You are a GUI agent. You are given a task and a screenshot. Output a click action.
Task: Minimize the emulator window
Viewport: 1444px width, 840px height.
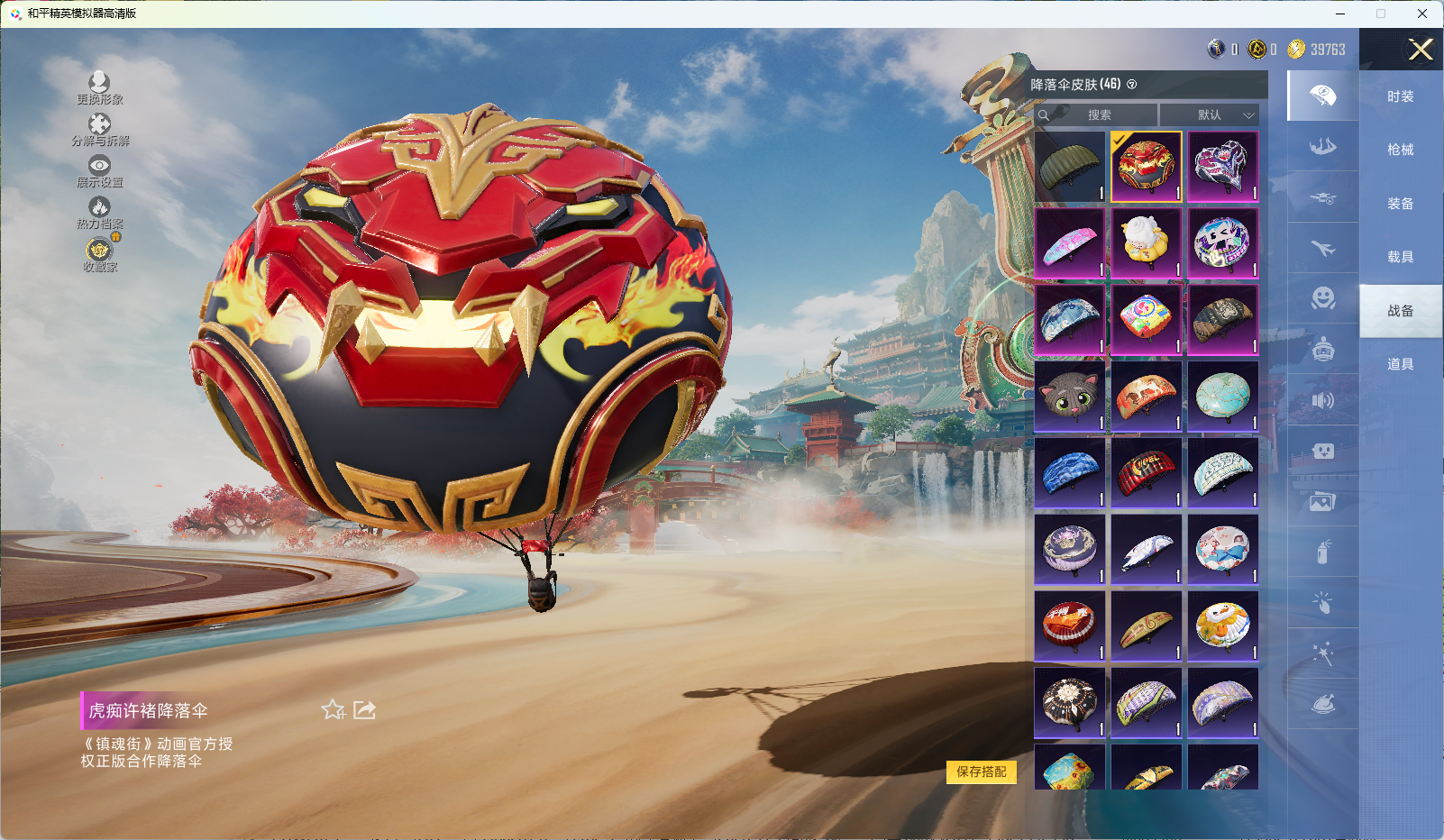tap(1339, 14)
